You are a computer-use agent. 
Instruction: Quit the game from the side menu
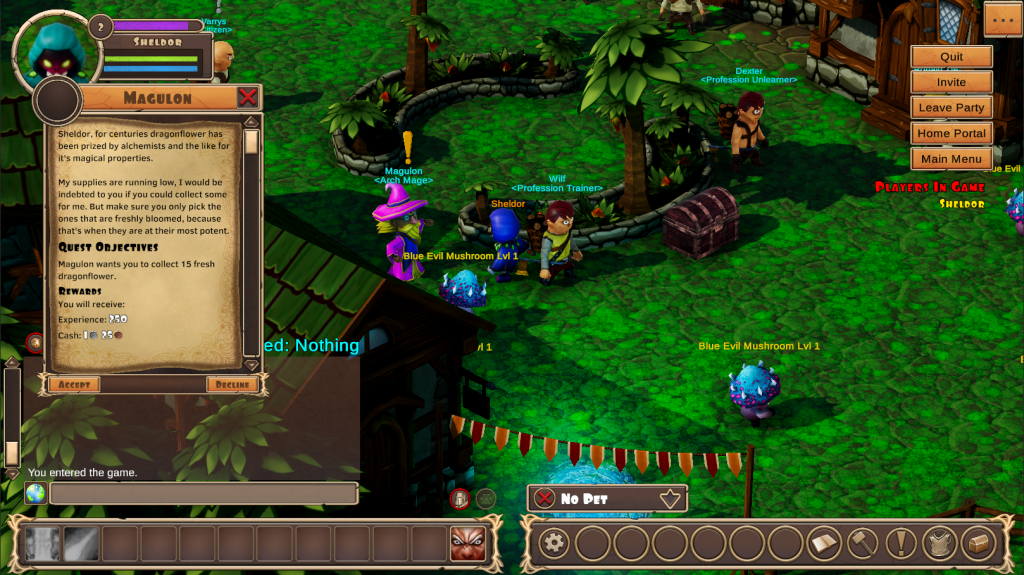pyautogui.click(x=951, y=57)
